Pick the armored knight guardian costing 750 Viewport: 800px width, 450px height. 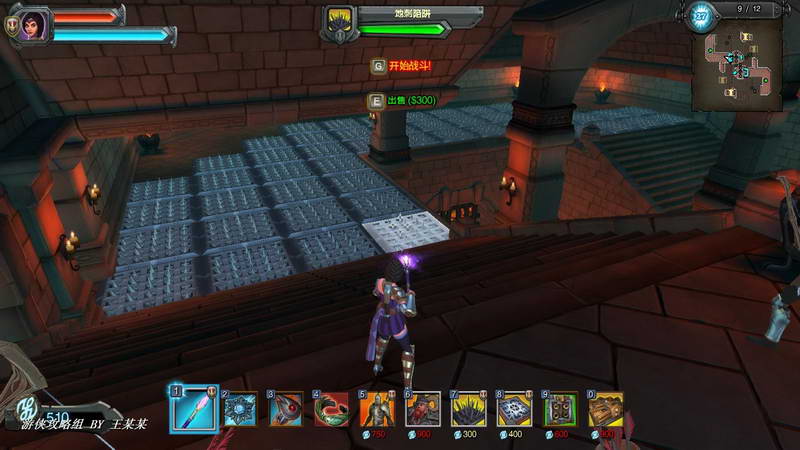(378, 409)
